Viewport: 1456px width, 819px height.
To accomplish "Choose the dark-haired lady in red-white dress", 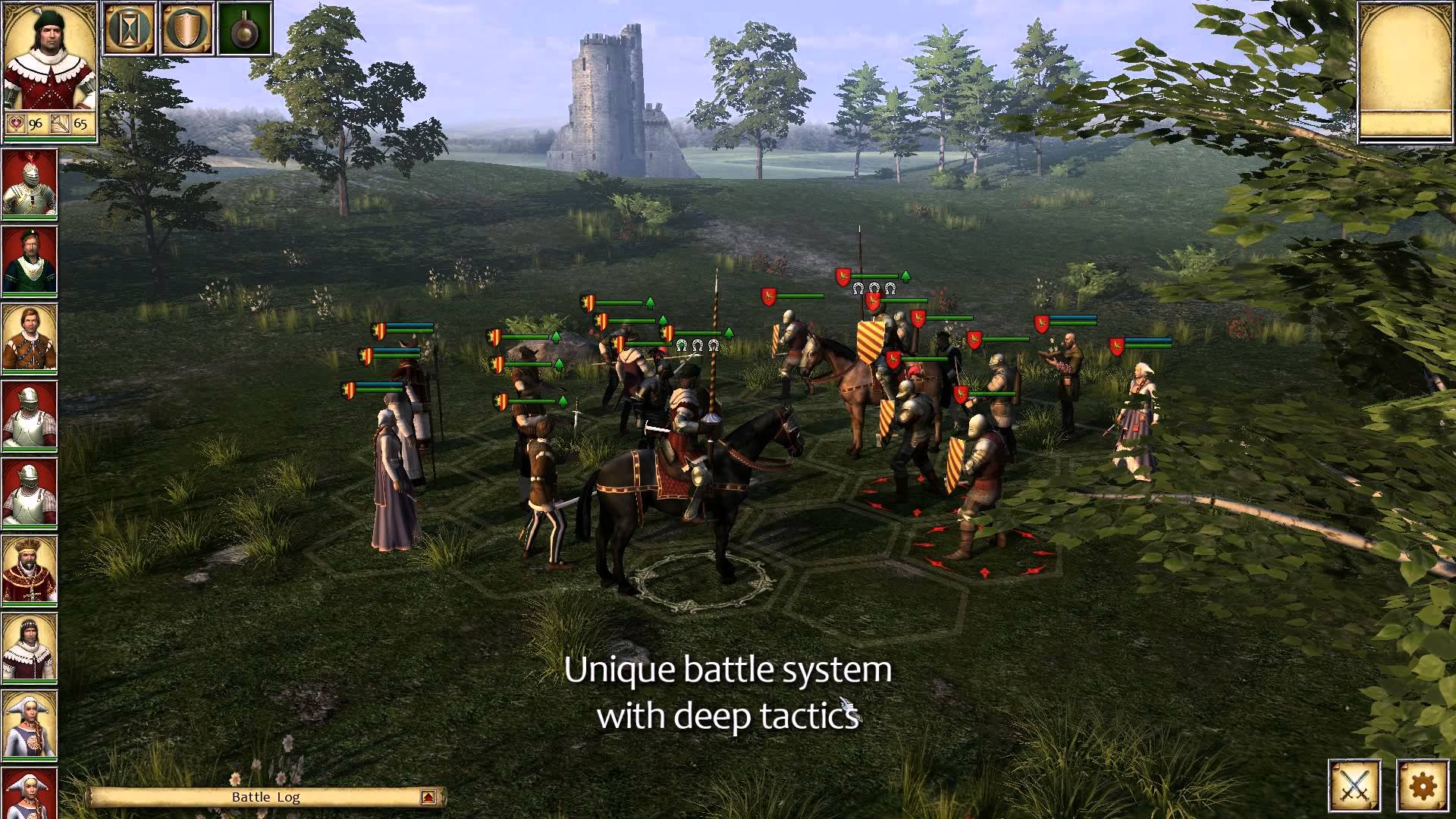I will [x=30, y=647].
